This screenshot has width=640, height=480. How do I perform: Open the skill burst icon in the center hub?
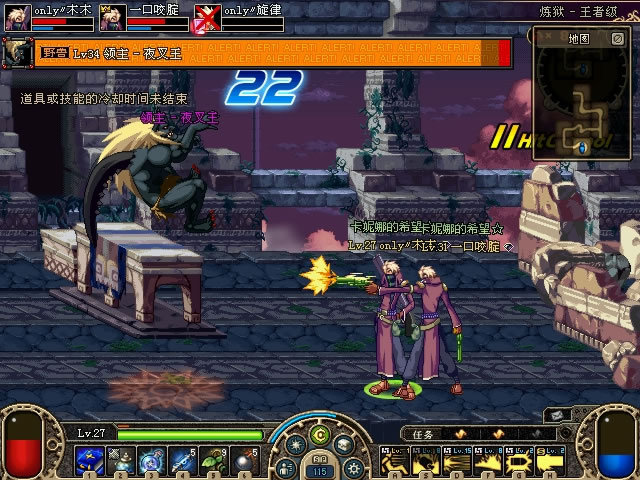296,446
